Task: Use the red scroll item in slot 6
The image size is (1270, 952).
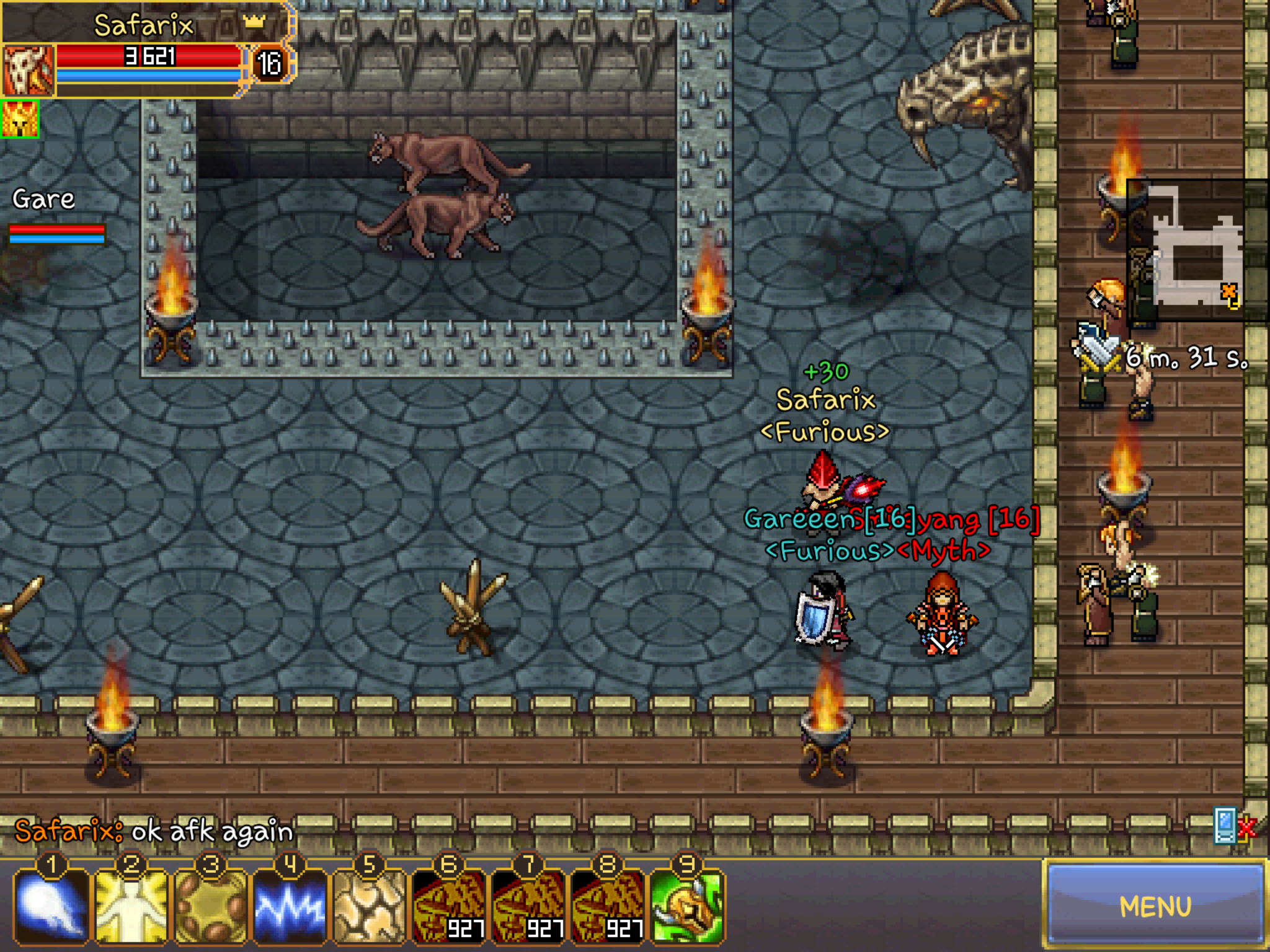Action: click(448, 906)
